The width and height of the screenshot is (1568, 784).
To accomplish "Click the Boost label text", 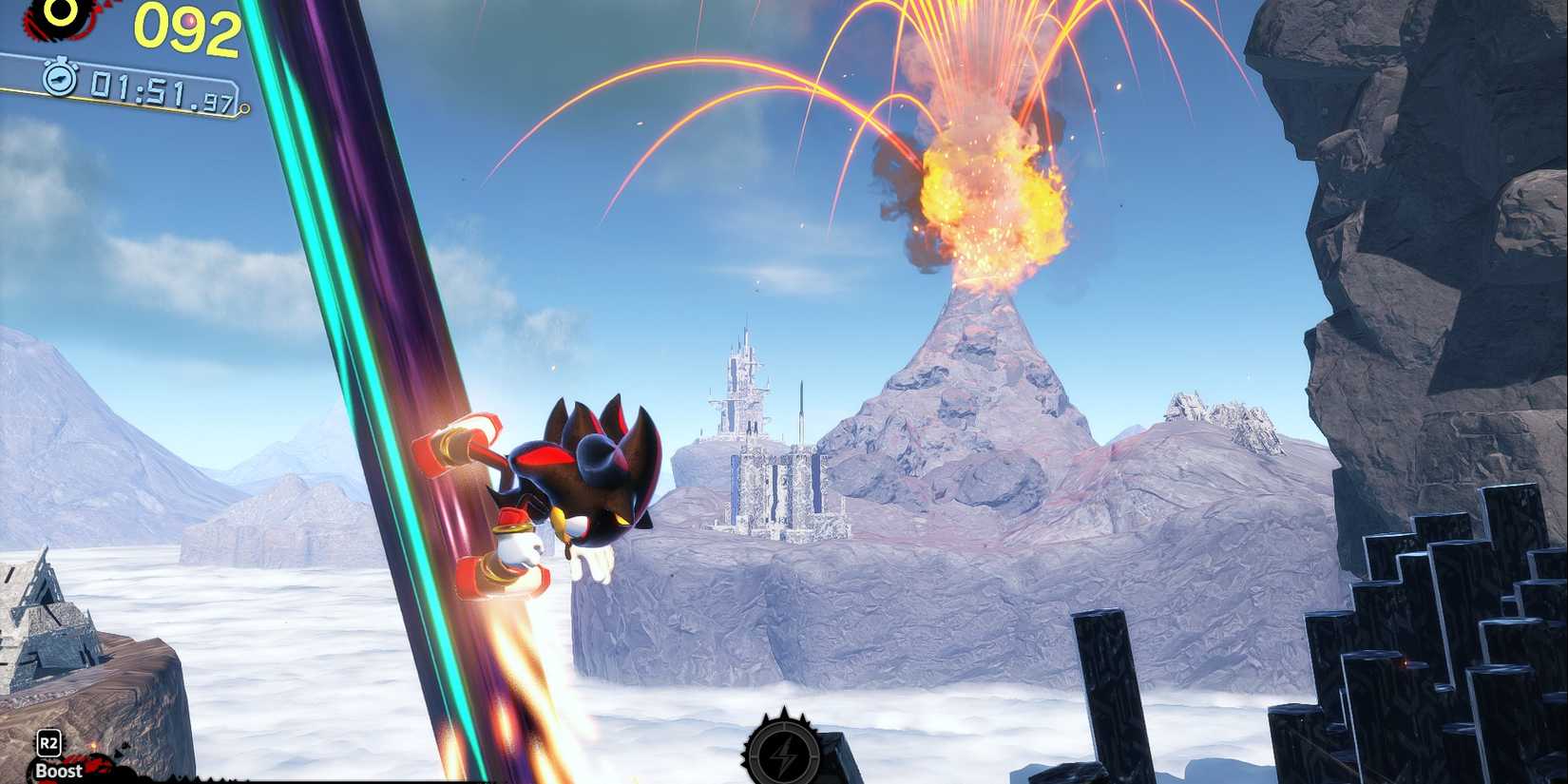I will 59,772.
